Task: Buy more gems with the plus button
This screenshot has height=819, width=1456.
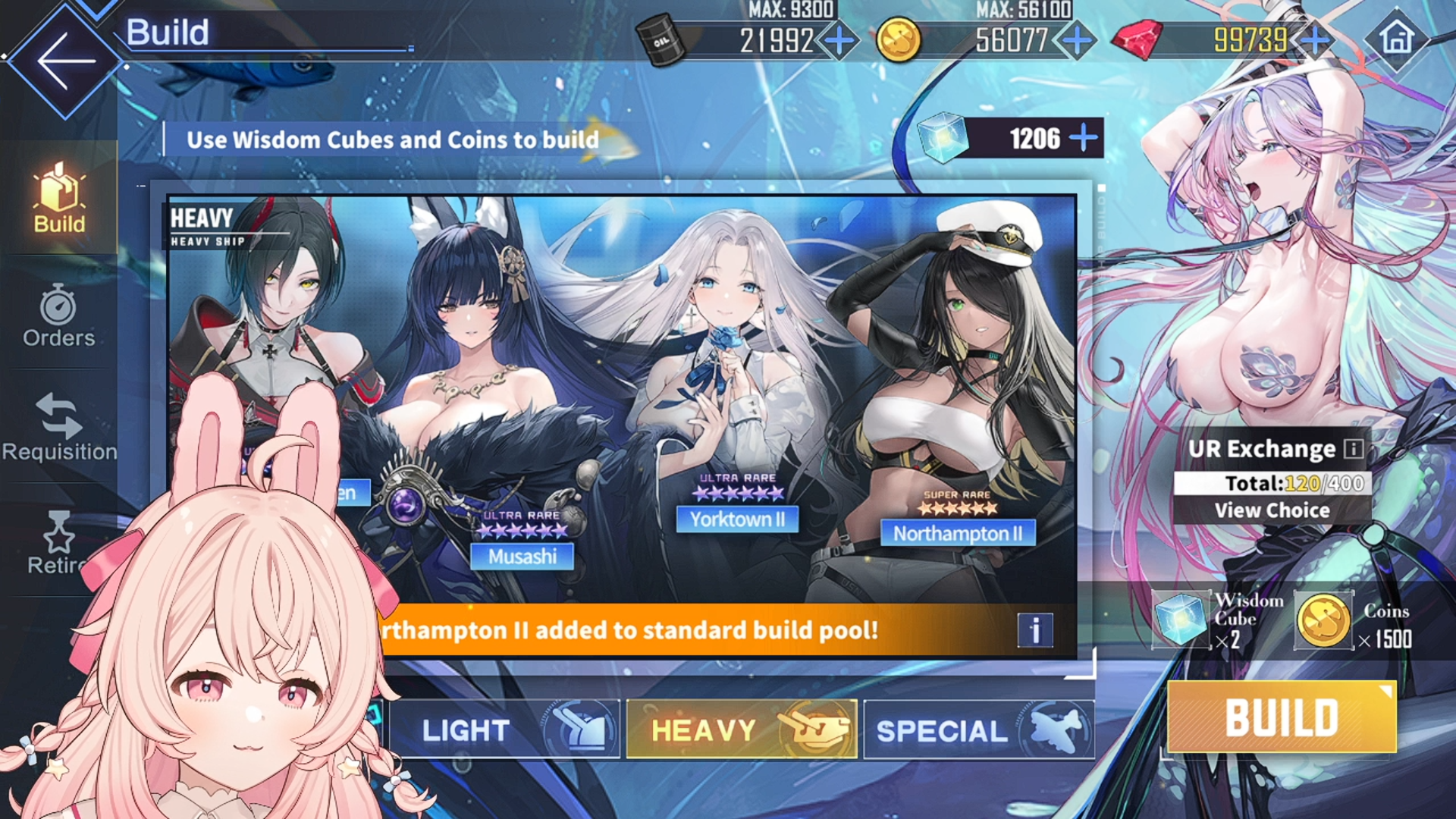Action: tap(1316, 39)
